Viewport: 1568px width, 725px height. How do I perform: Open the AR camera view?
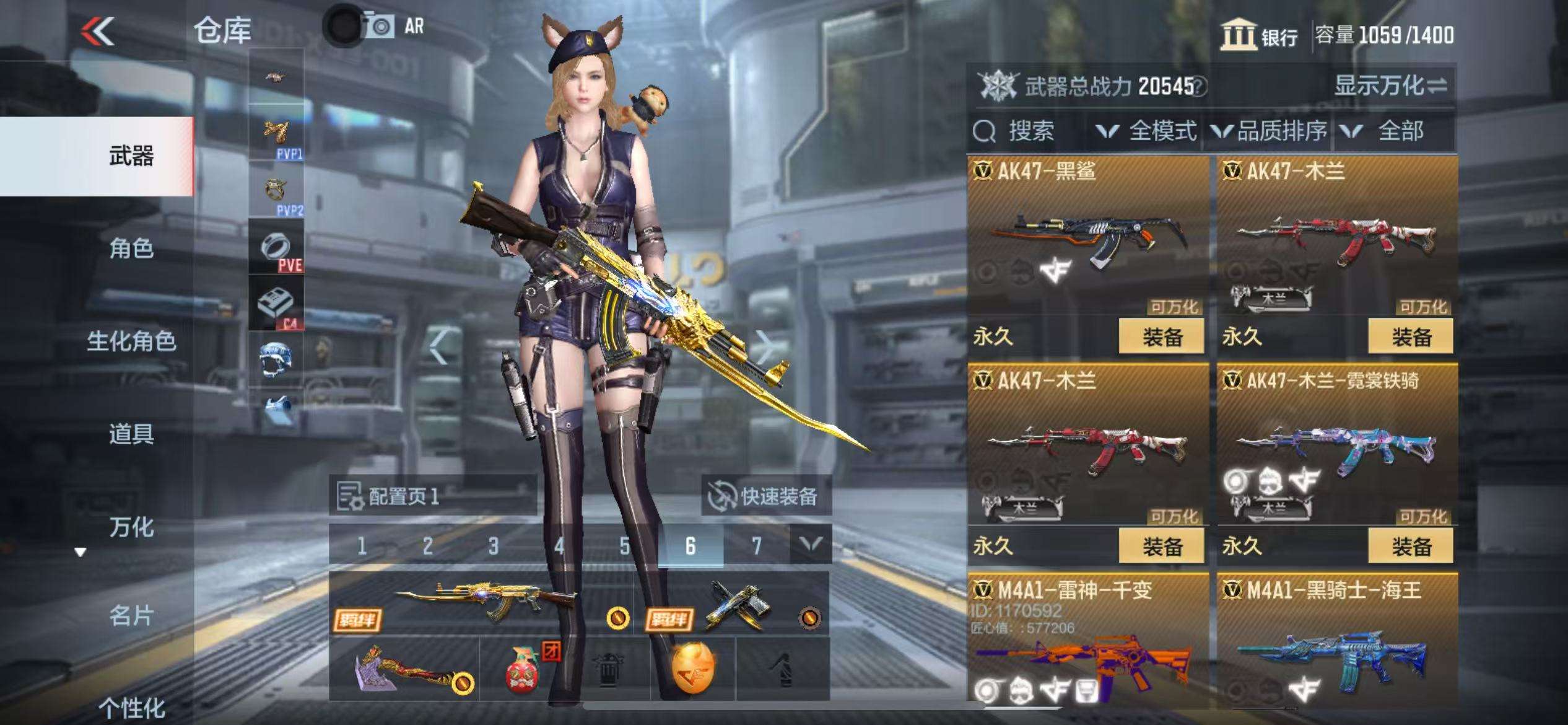tap(393, 27)
